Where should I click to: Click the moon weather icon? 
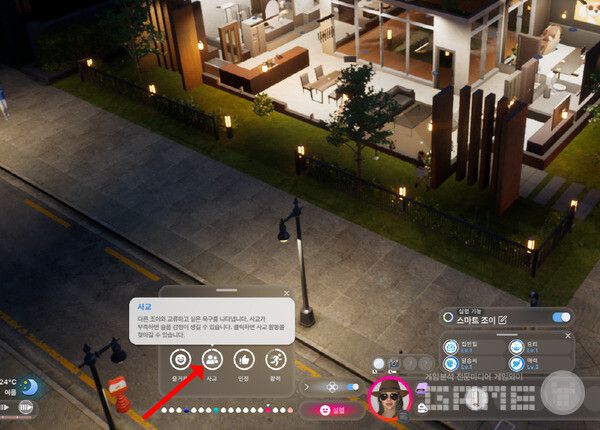tap(30, 386)
